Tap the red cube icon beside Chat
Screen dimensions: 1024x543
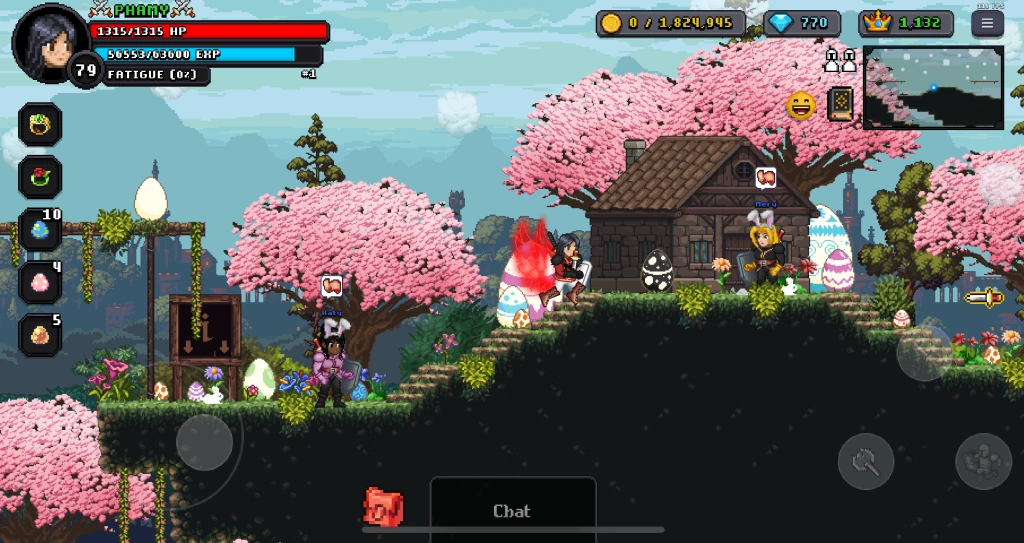[x=383, y=507]
